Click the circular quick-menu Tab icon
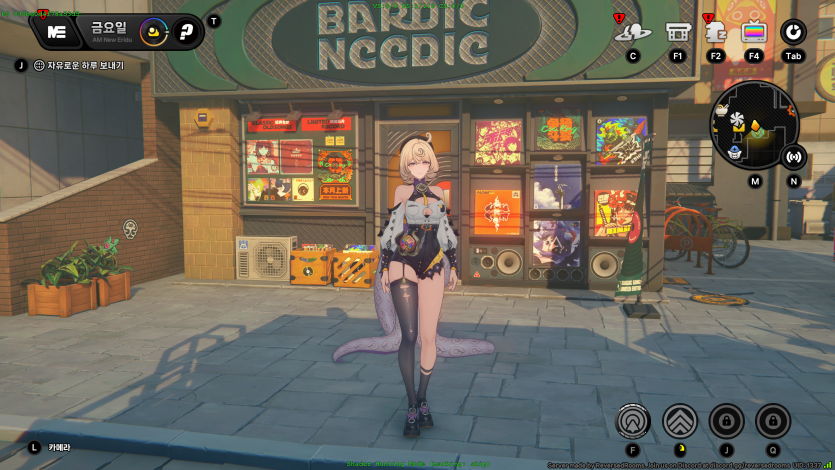This screenshot has height=470, width=835. point(793,32)
